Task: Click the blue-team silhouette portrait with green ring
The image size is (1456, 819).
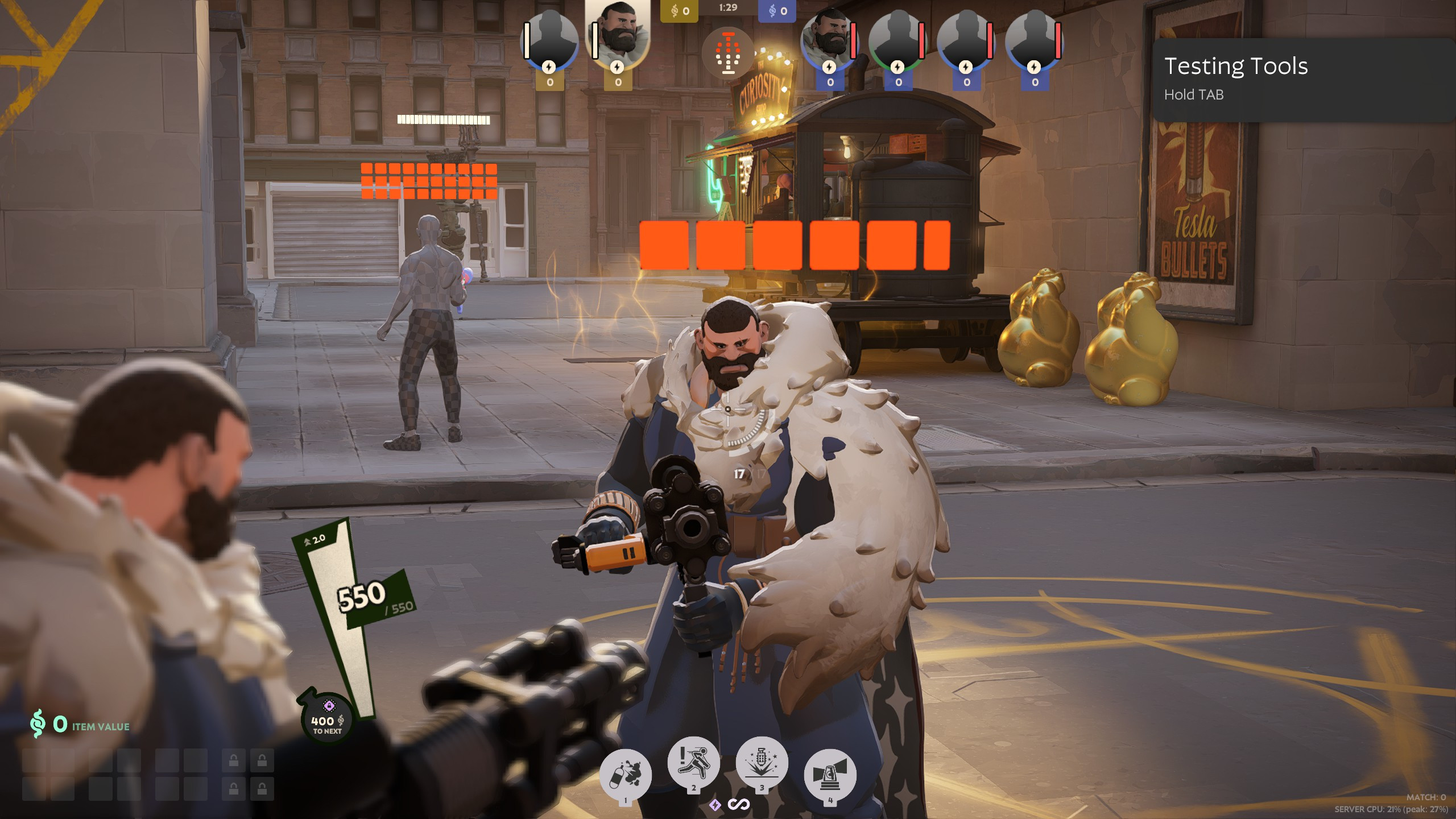Action: tap(897, 41)
